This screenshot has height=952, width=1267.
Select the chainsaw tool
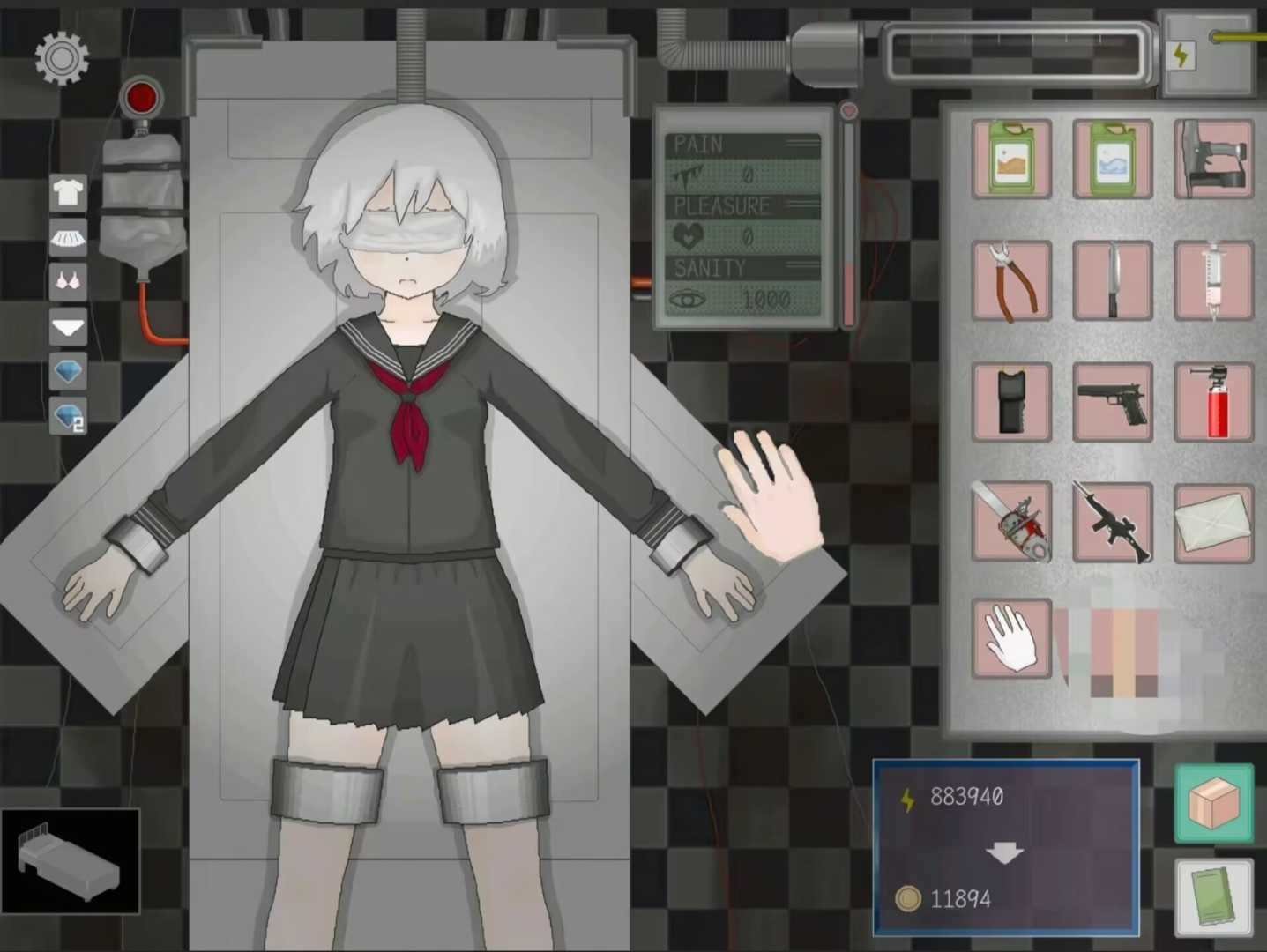pos(1010,521)
